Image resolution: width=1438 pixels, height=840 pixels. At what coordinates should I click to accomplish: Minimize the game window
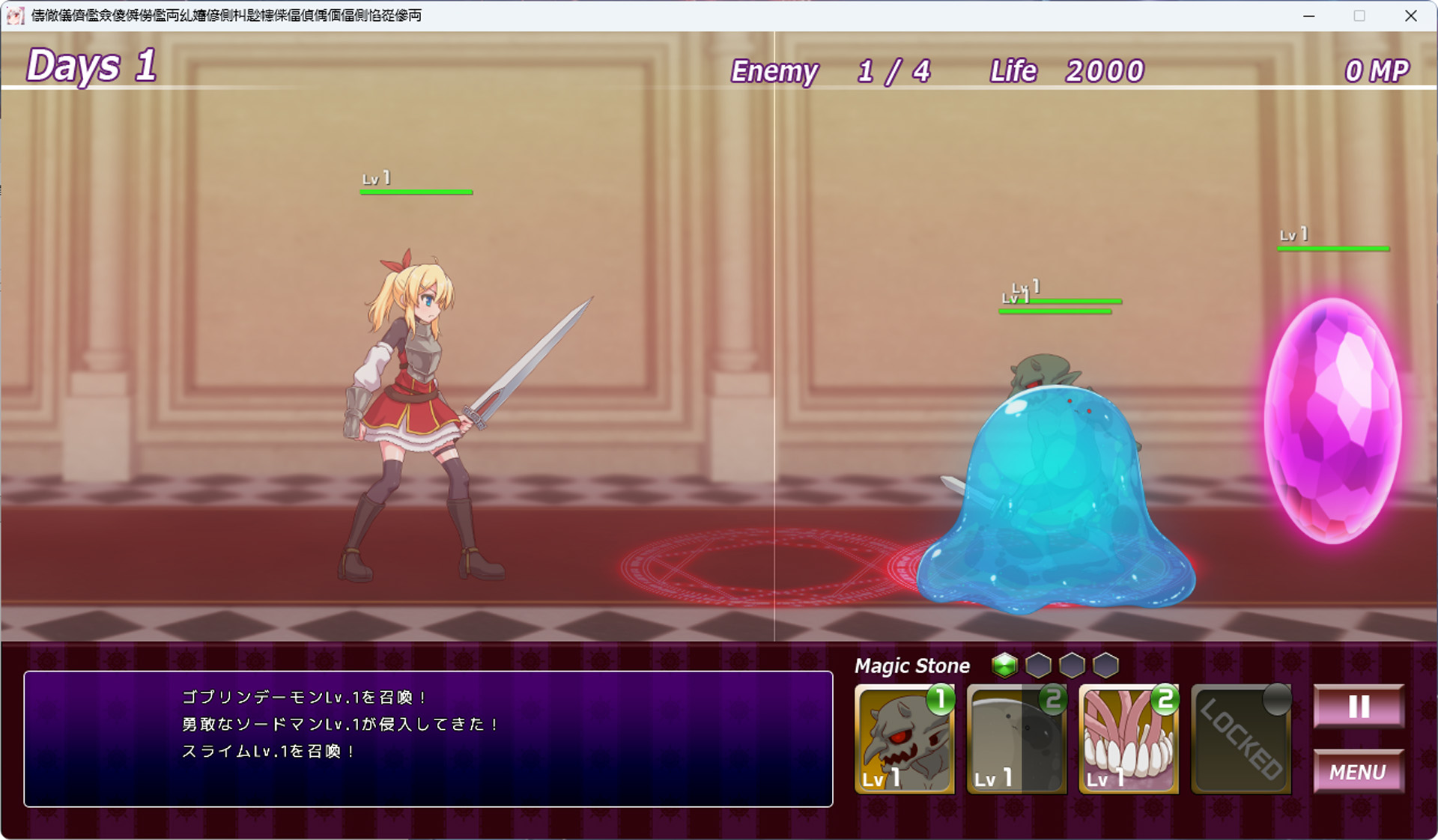point(1309,16)
